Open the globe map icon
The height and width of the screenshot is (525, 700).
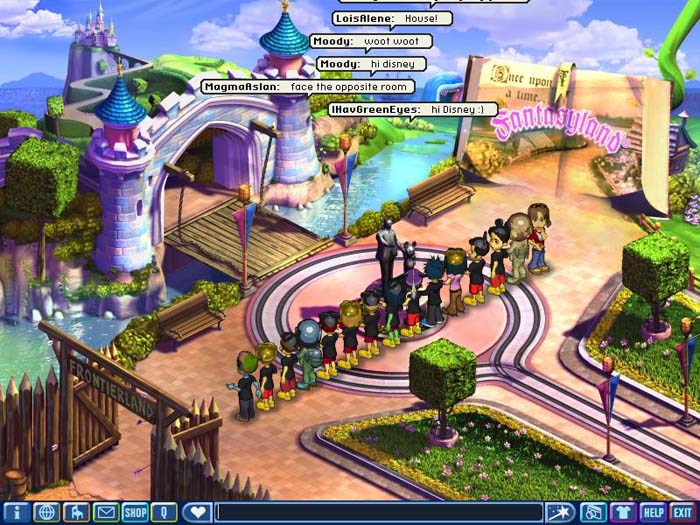[46, 513]
